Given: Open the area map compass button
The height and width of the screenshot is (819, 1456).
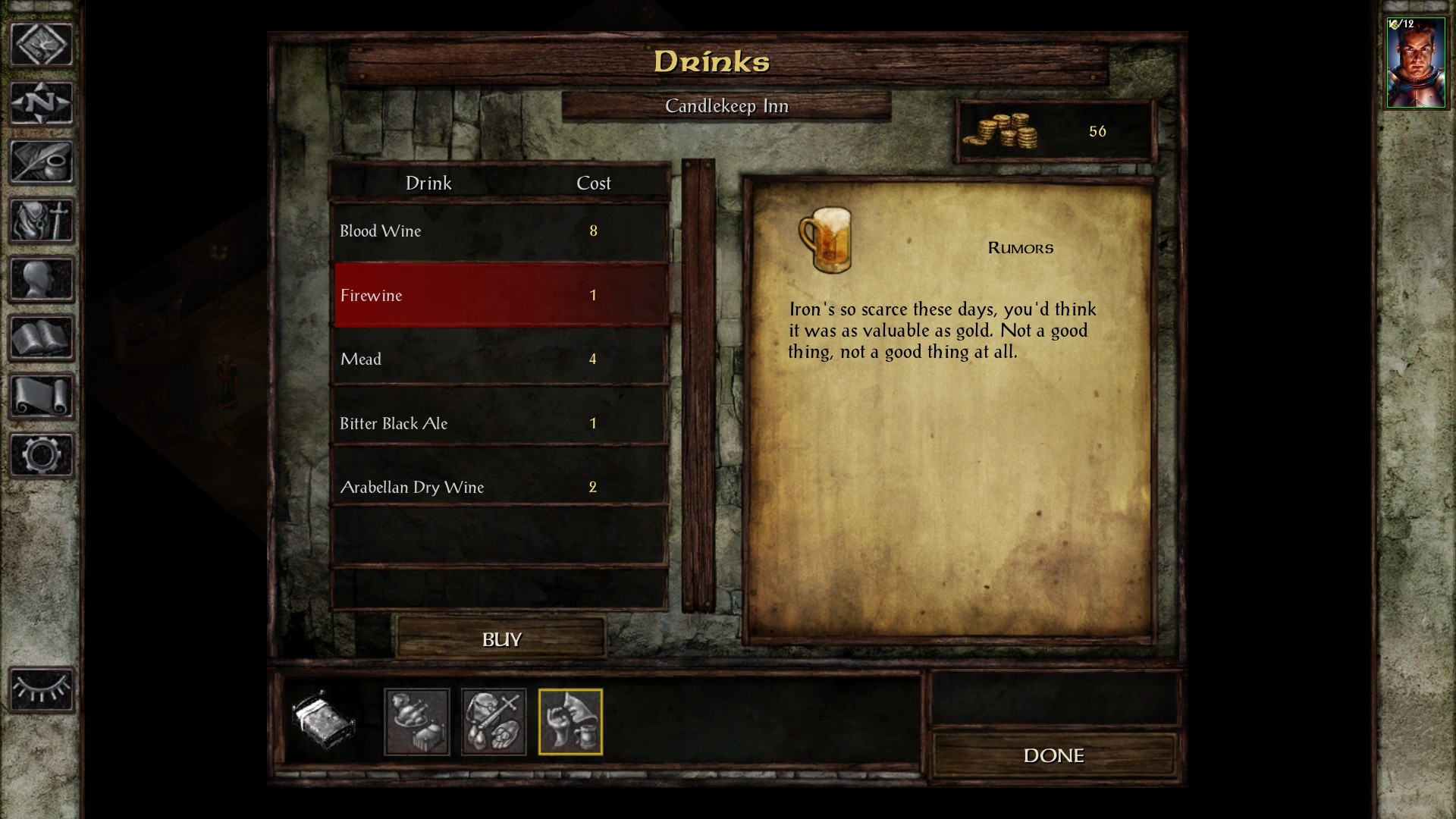Looking at the screenshot, I should click(41, 102).
